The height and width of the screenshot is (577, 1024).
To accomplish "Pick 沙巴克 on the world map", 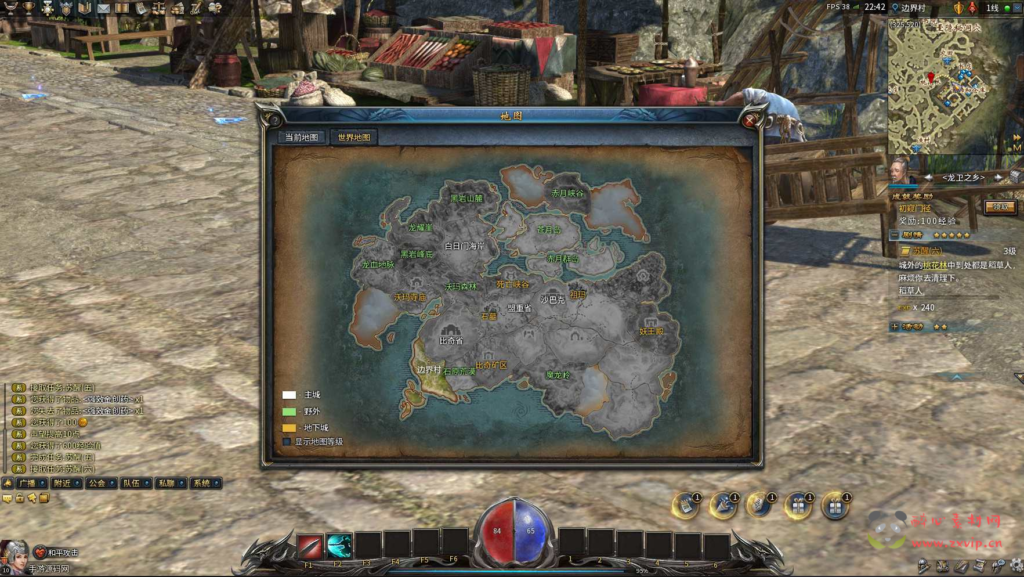I will (552, 299).
